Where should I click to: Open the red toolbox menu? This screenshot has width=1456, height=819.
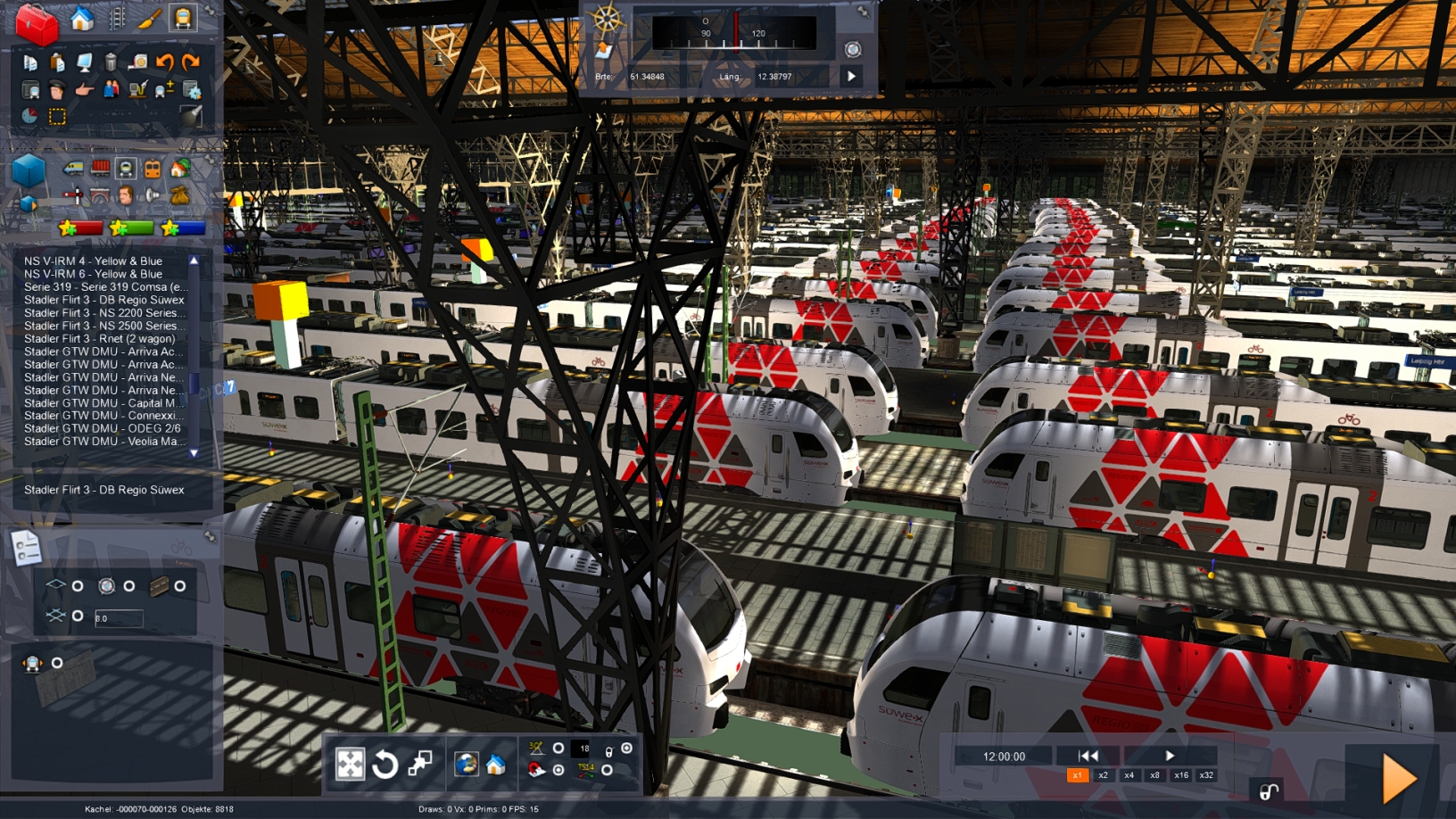tap(37, 24)
